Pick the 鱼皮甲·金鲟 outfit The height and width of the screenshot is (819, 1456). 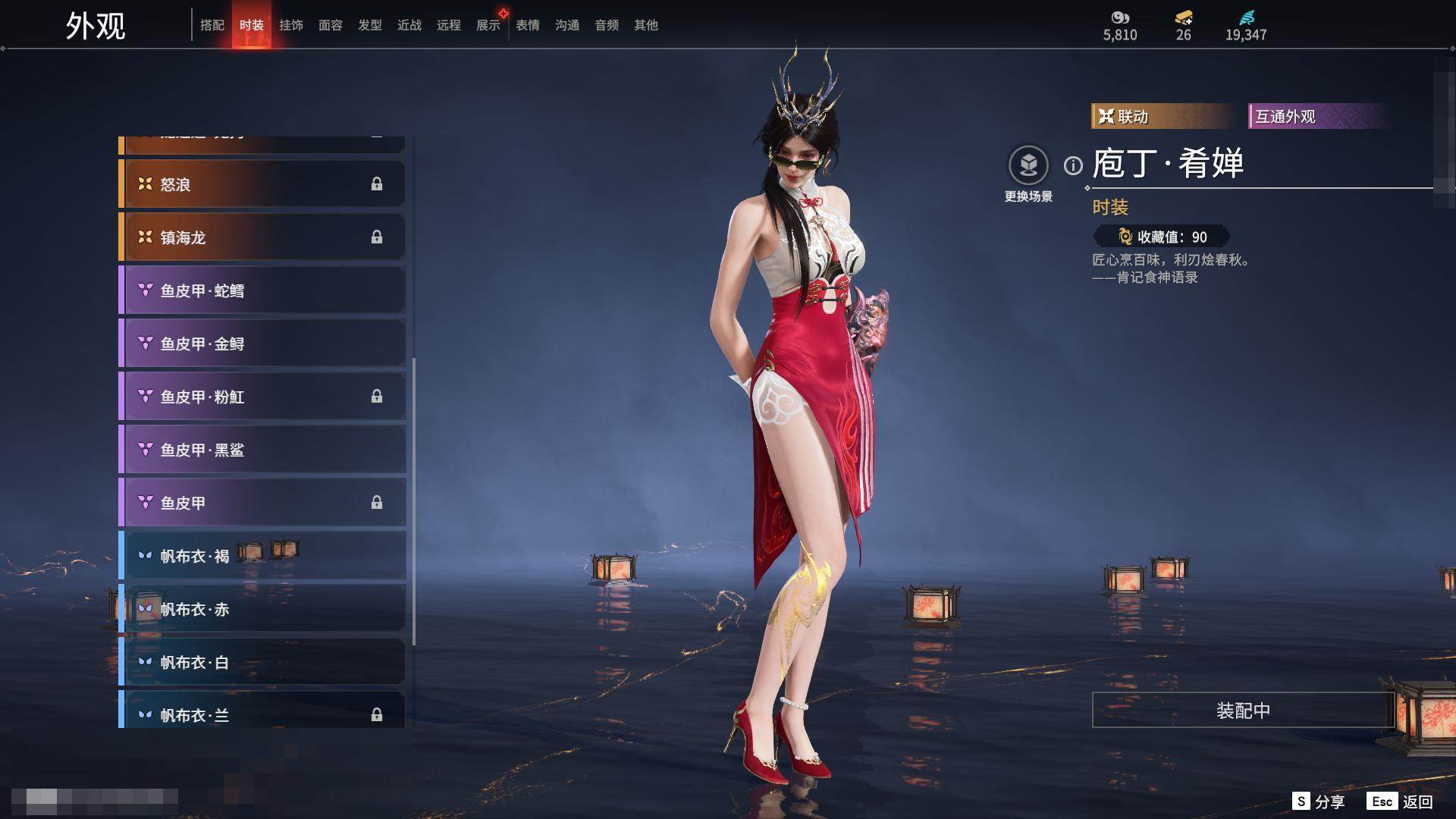tap(262, 344)
